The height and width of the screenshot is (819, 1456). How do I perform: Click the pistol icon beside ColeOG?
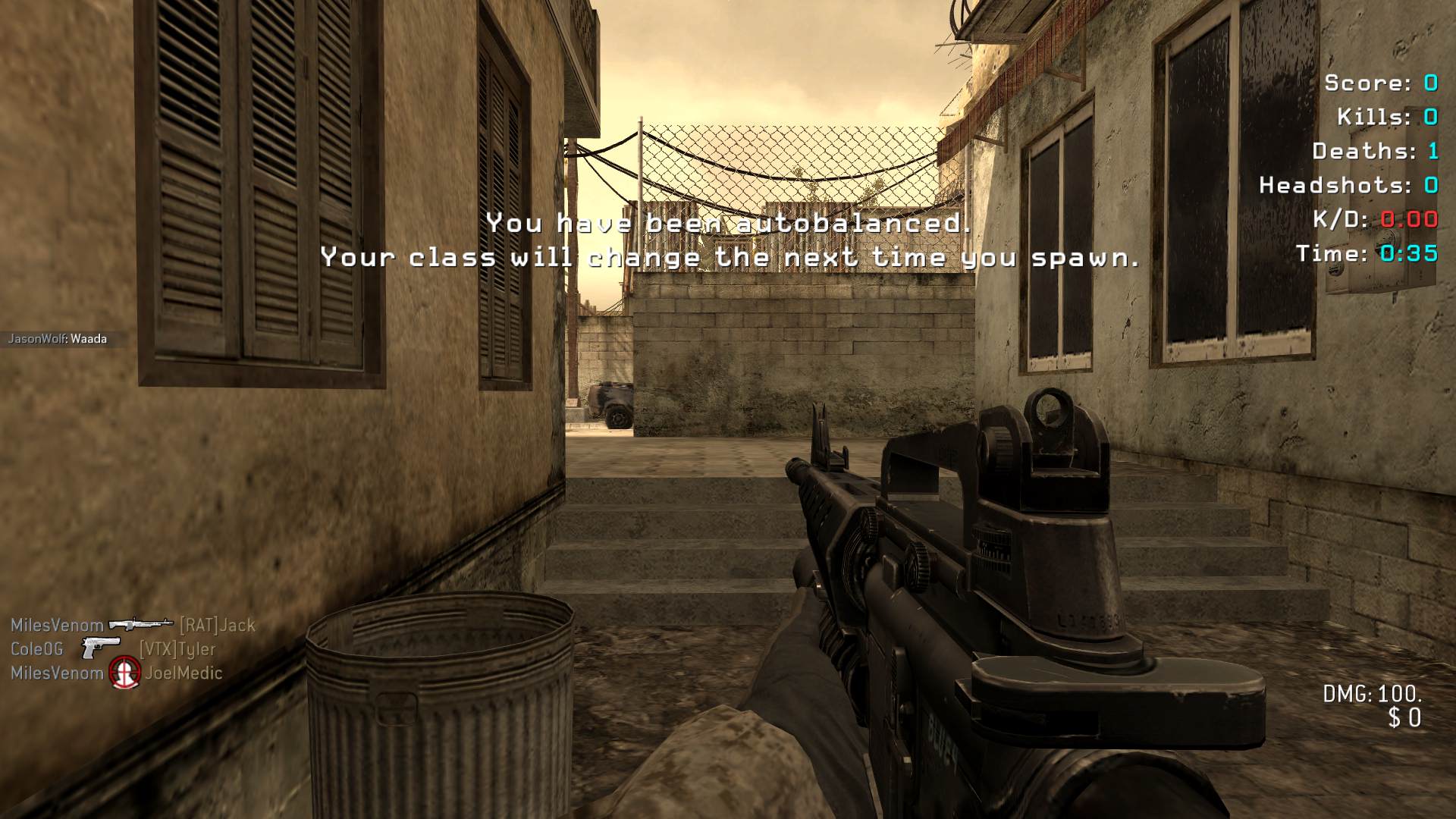point(101,648)
